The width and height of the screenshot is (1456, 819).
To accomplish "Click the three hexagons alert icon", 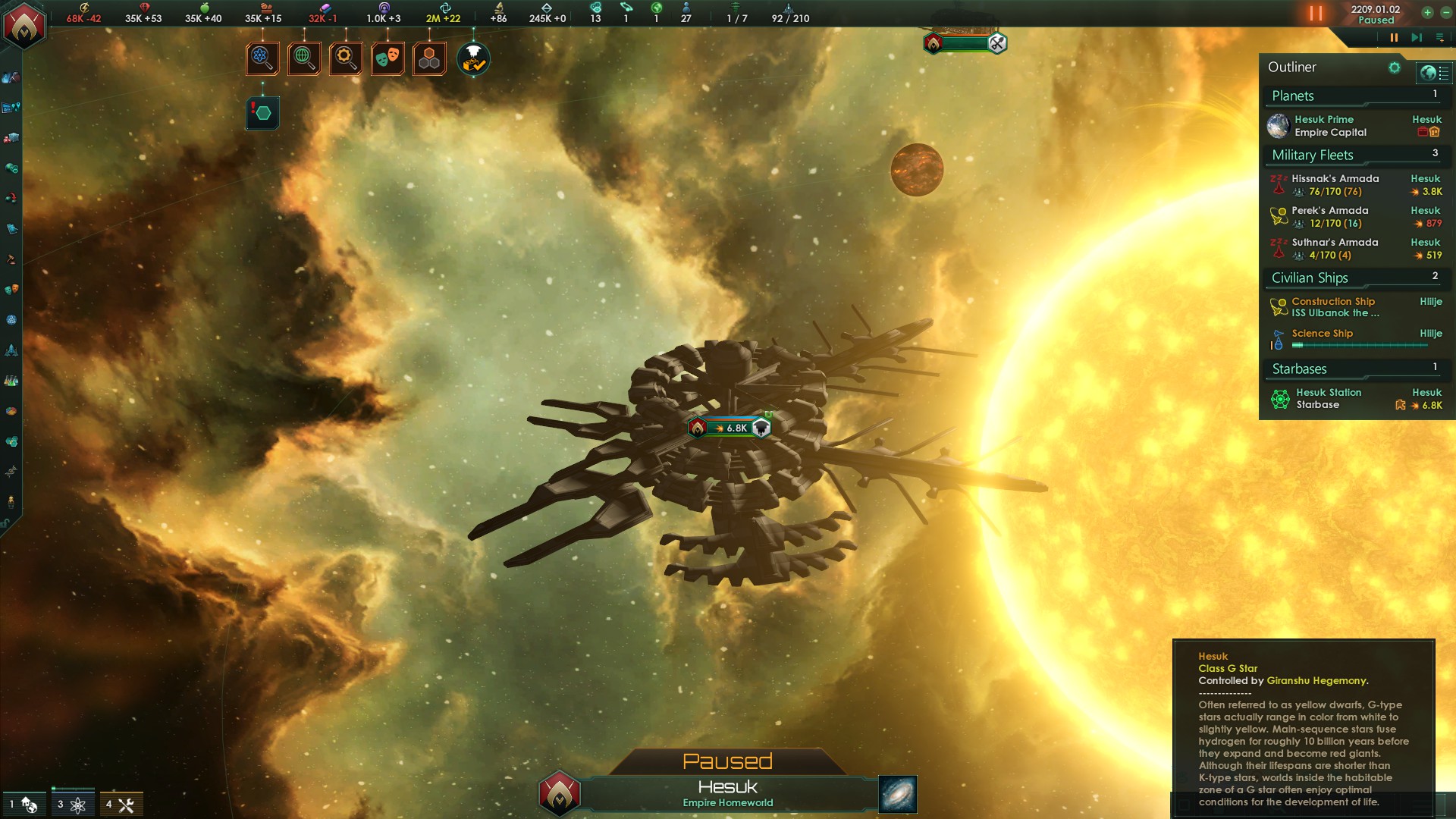I will tap(429, 58).
